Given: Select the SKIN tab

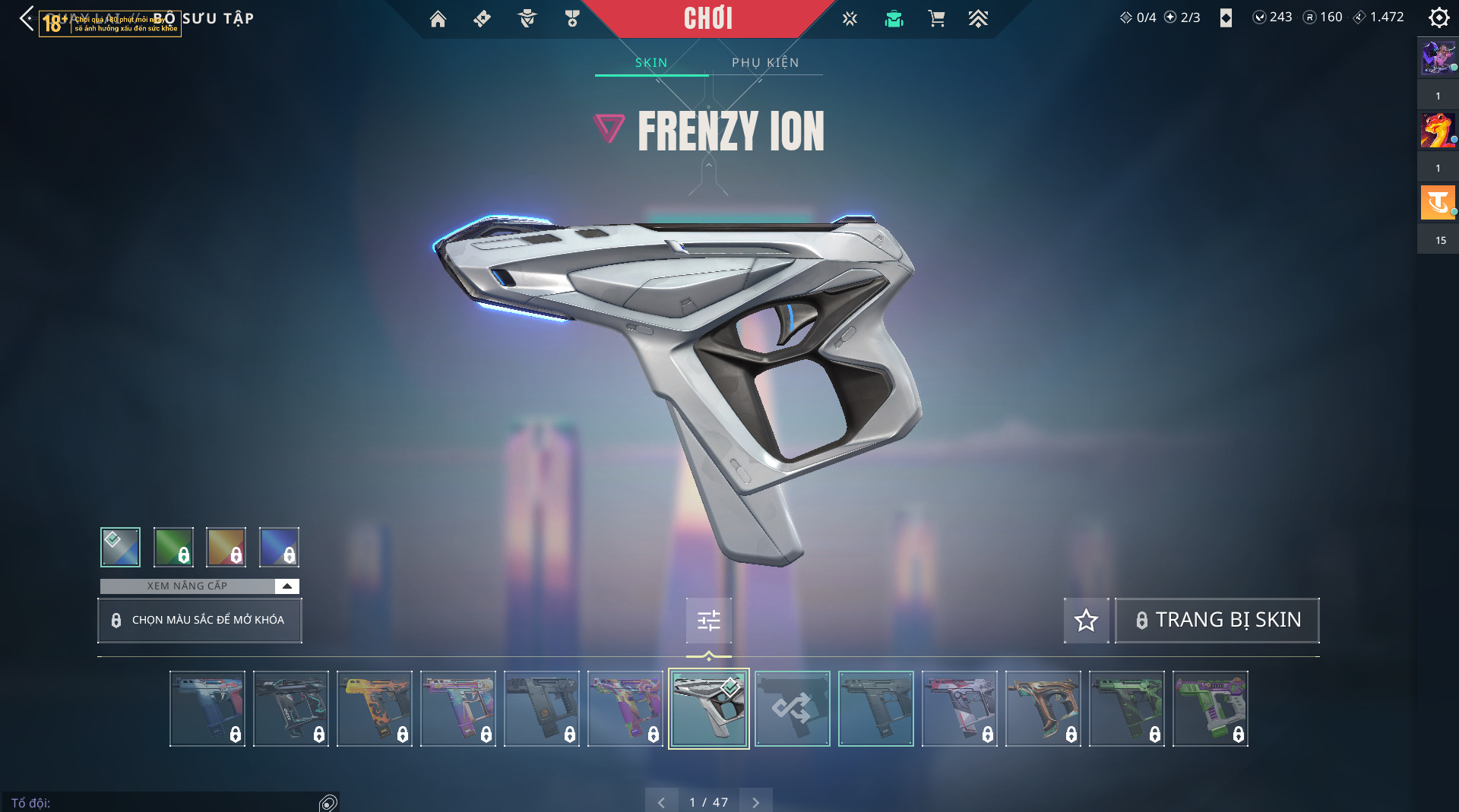Looking at the screenshot, I should point(651,62).
